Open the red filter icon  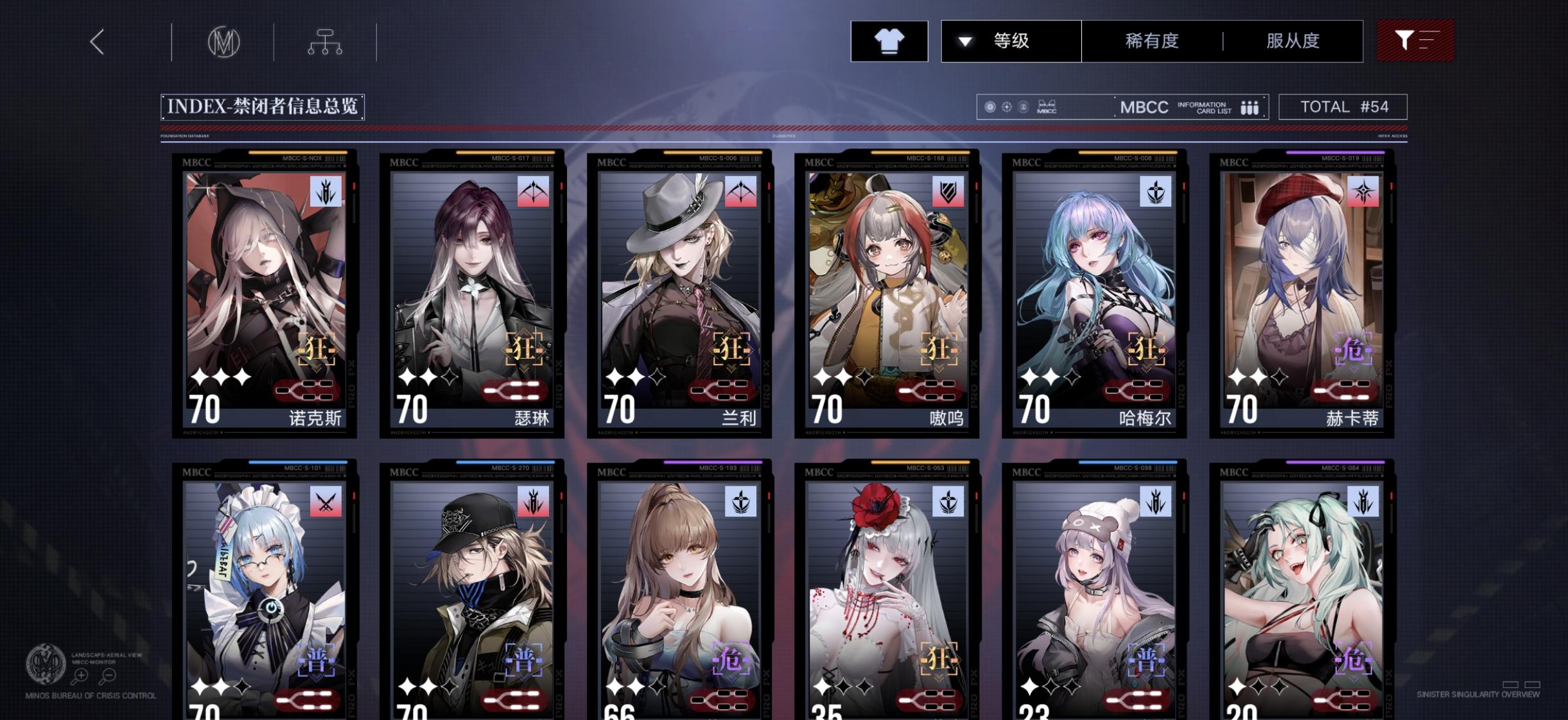[1415, 40]
